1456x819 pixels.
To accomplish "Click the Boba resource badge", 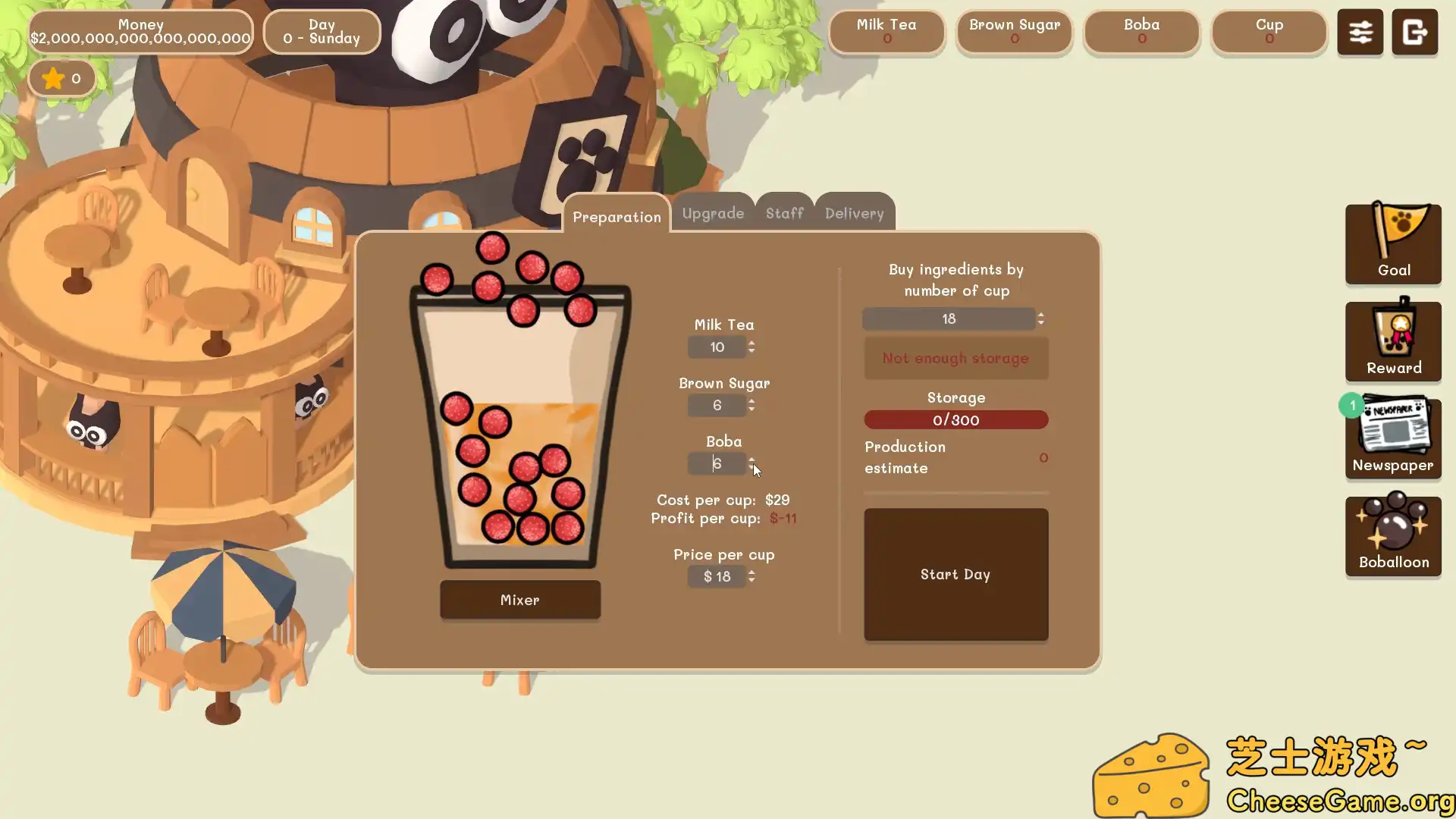I will [x=1141, y=32].
